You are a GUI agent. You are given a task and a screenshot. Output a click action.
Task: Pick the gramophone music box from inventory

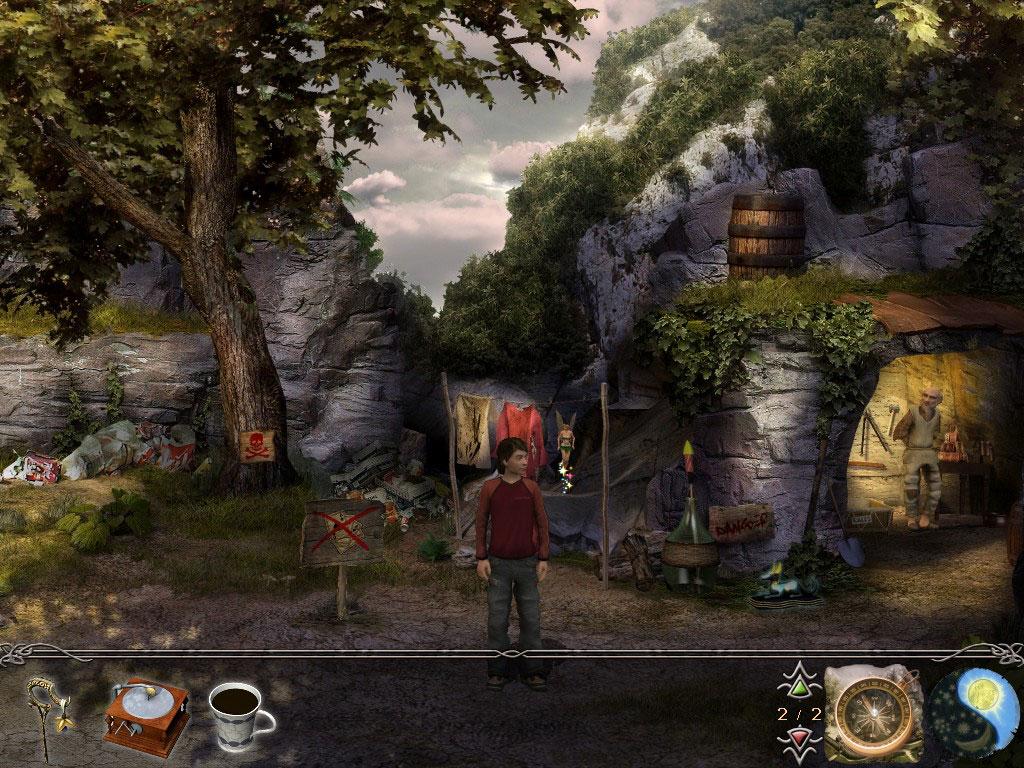click(x=146, y=714)
